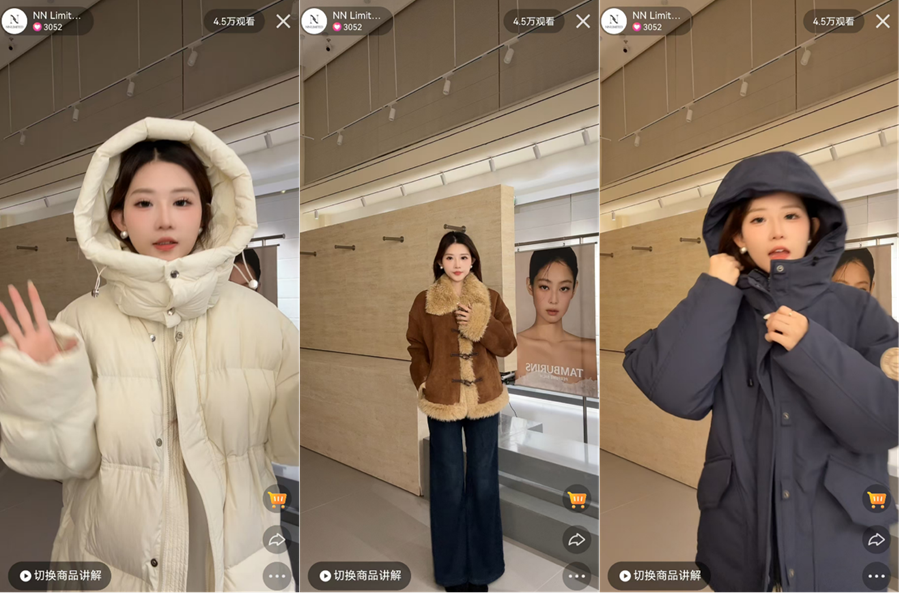Tap 切换商品讲解 on the navy parka stream
This screenshot has height=593, width=900.
tap(660, 576)
